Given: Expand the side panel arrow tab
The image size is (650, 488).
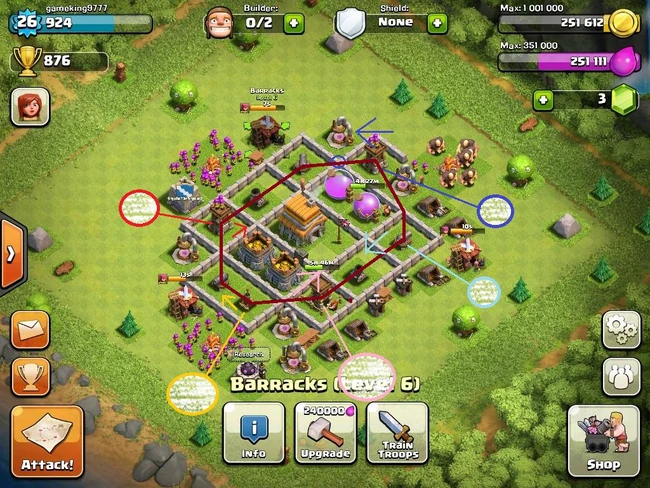Looking at the screenshot, I should coord(10,253).
